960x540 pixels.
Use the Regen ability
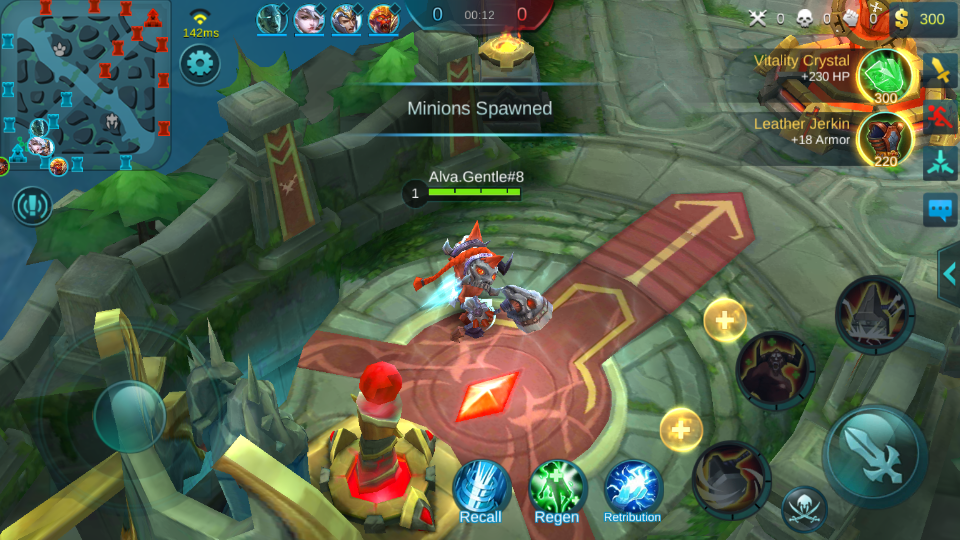click(557, 488)
